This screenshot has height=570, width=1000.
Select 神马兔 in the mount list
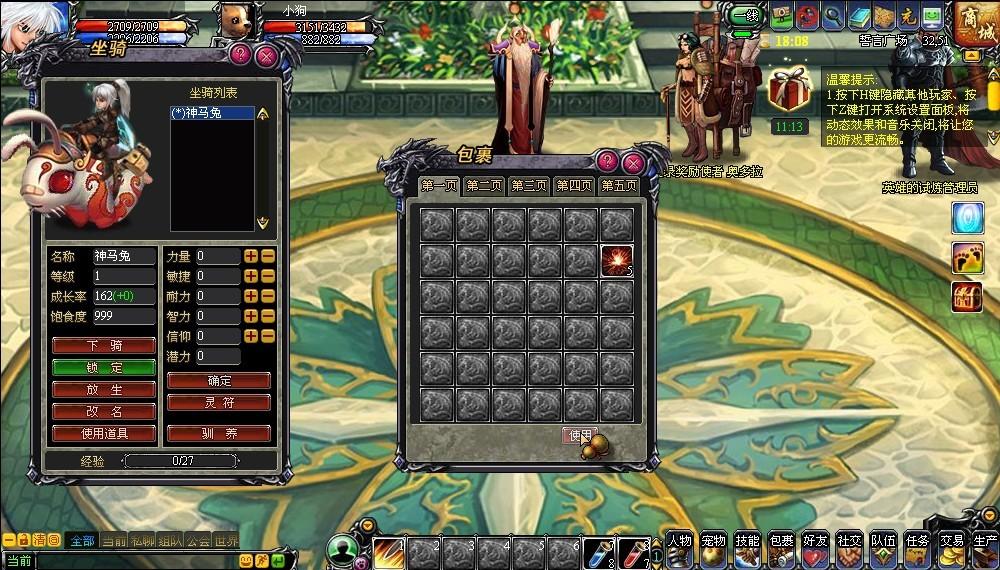(211, 114)
